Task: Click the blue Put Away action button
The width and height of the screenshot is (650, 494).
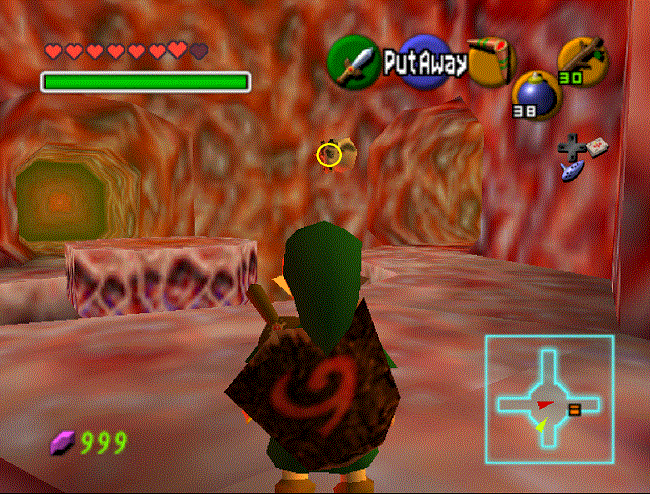Action: (x=425, y=62)
